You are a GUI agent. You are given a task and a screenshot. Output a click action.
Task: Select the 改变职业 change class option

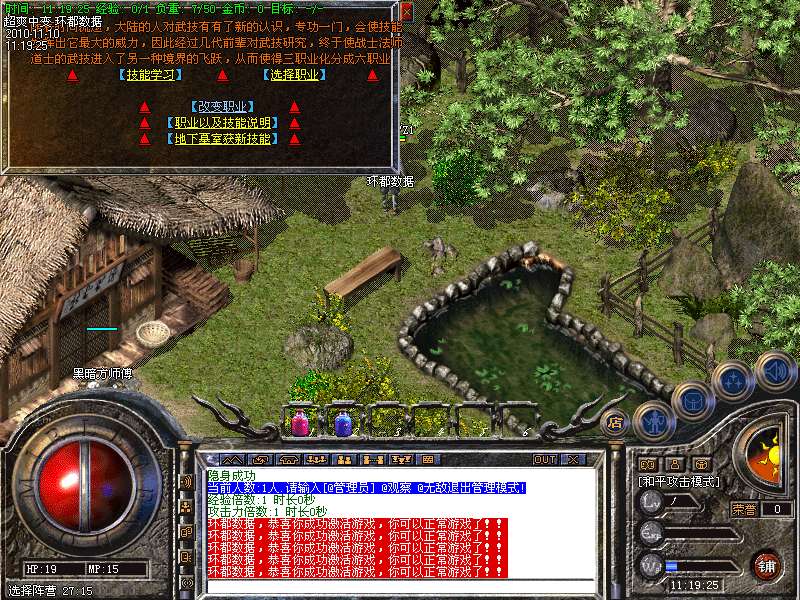(222, 107)
